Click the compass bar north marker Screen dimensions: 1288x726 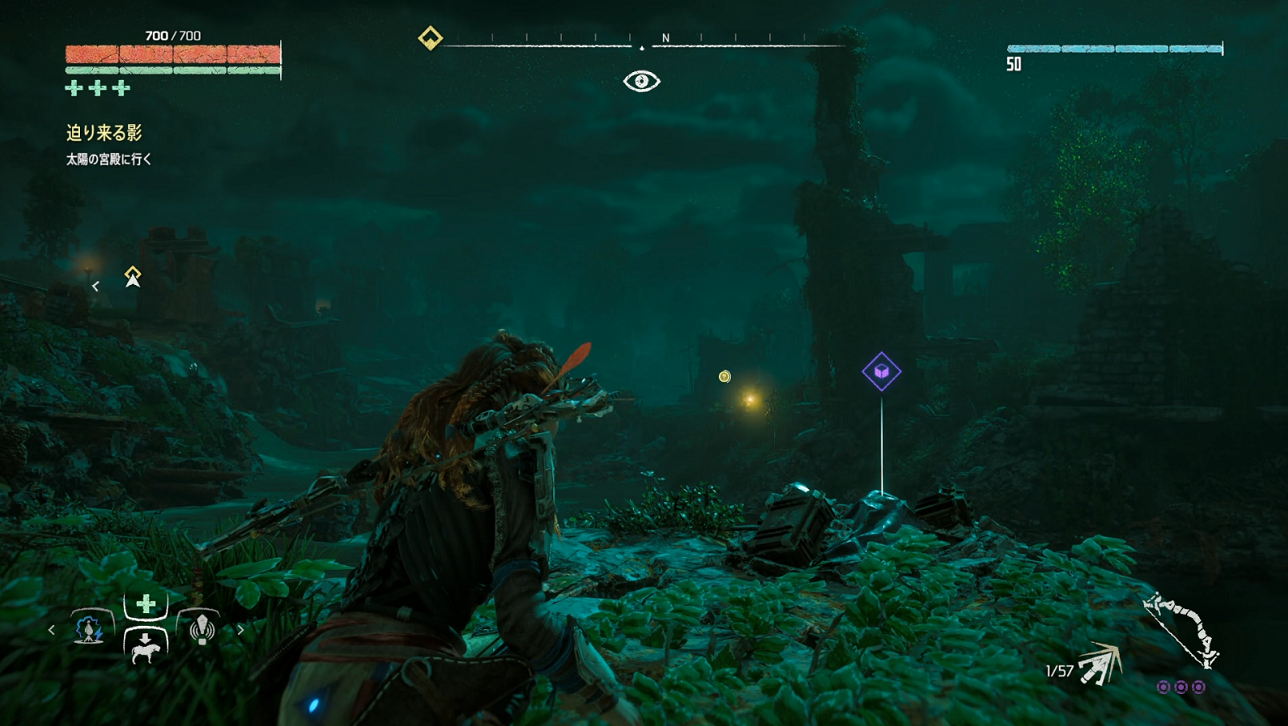click(x=665, y=39)
